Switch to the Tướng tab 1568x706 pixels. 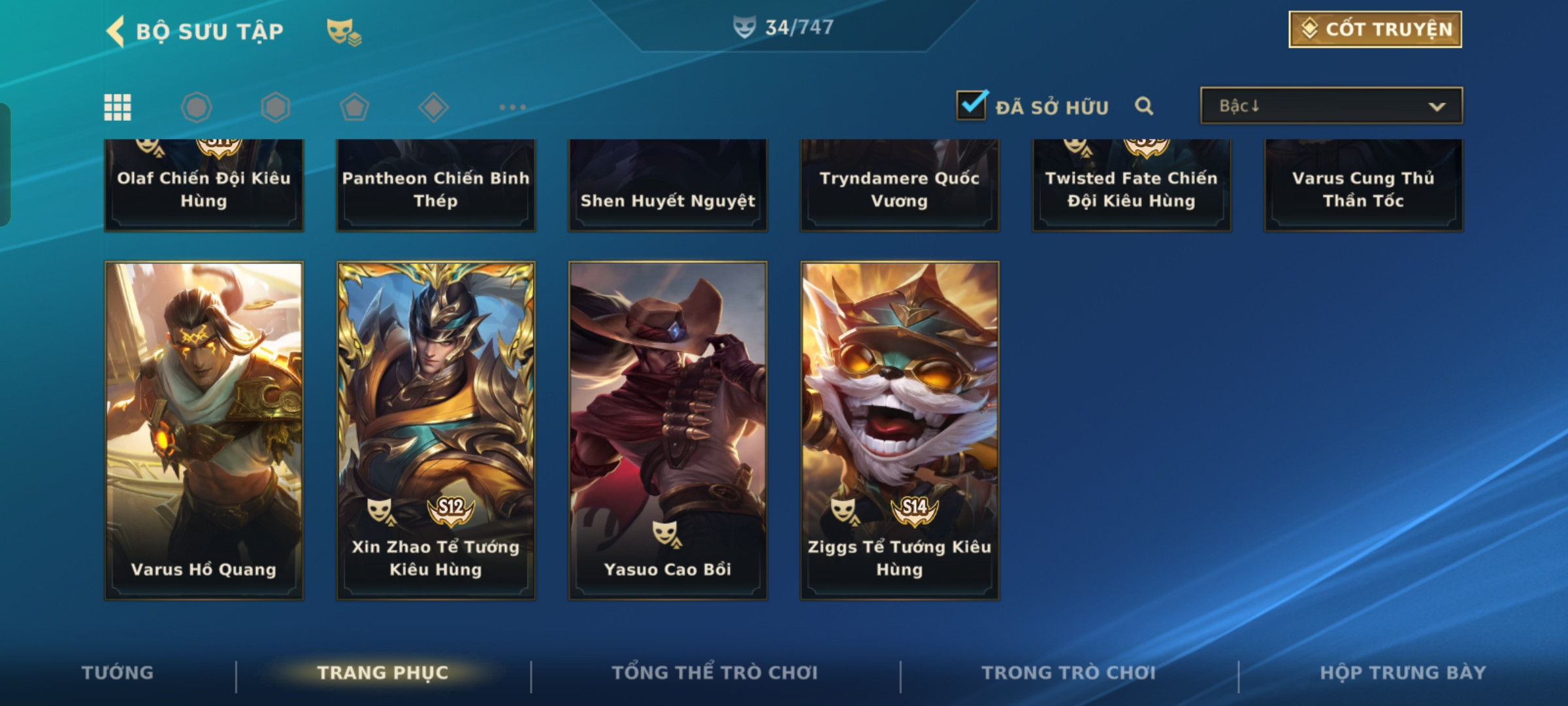point(118,673)
